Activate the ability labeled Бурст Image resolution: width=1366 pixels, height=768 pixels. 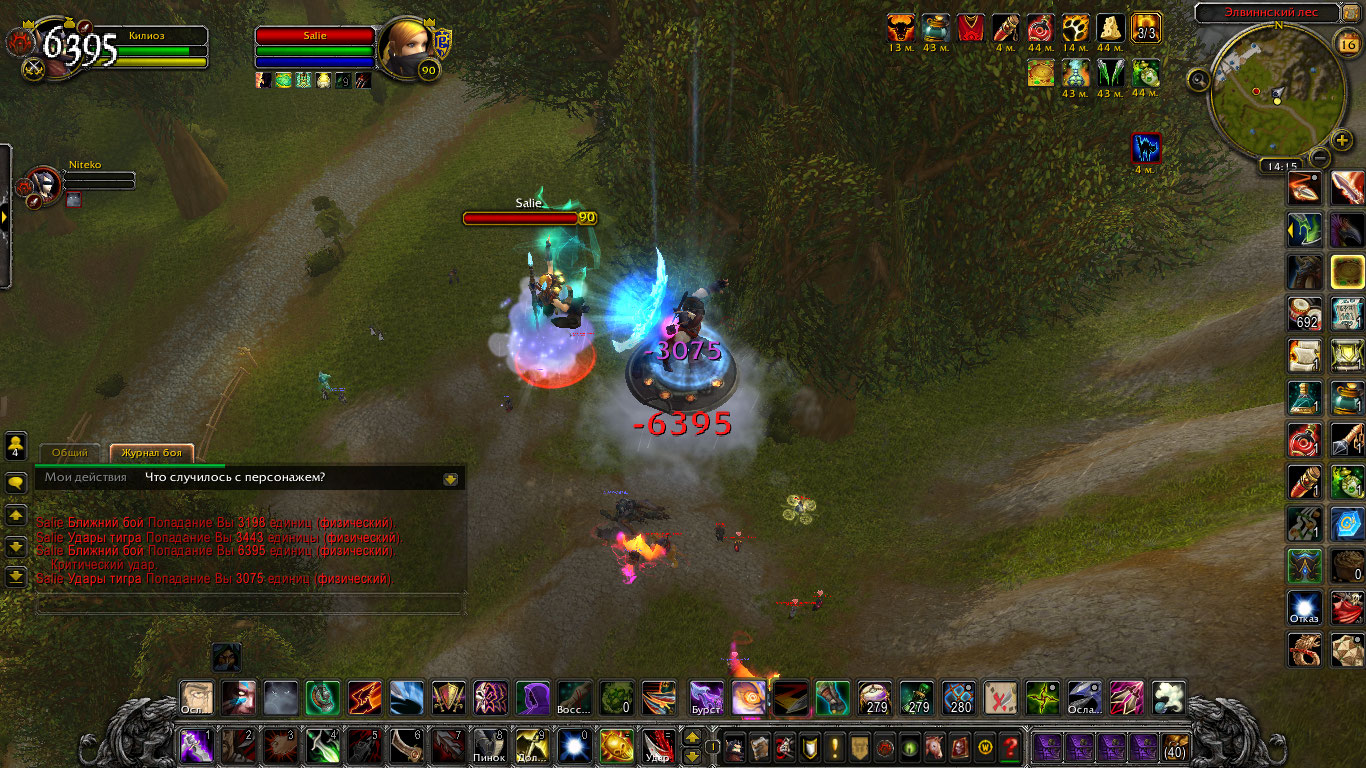(x=706, y=697)
